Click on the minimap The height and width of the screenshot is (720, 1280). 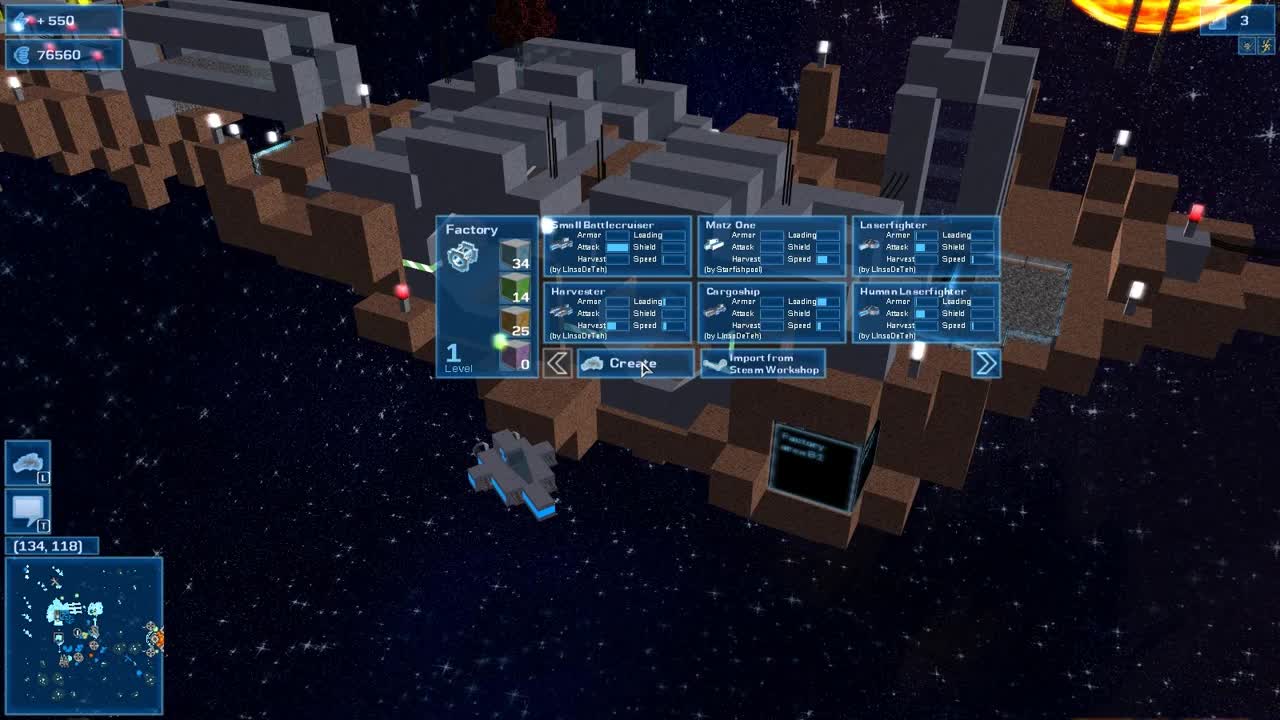point(84,635)
